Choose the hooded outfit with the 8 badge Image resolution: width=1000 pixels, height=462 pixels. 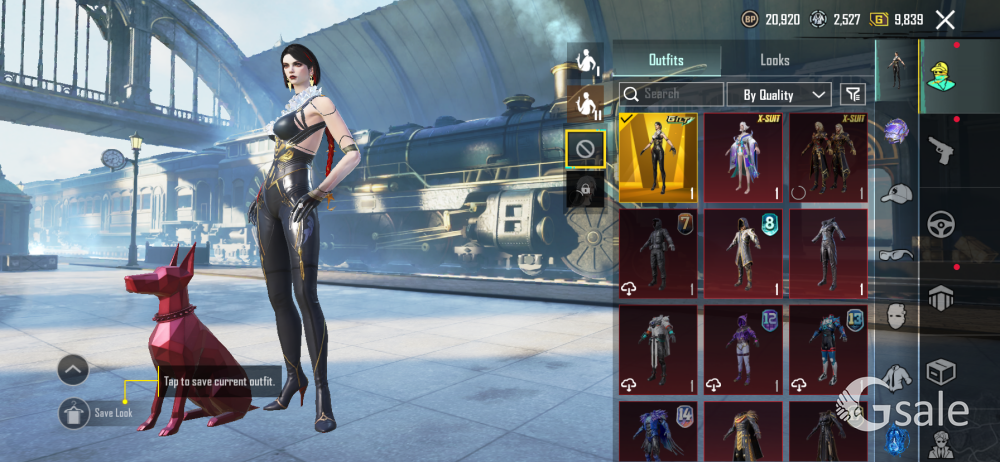coord(743,254)
